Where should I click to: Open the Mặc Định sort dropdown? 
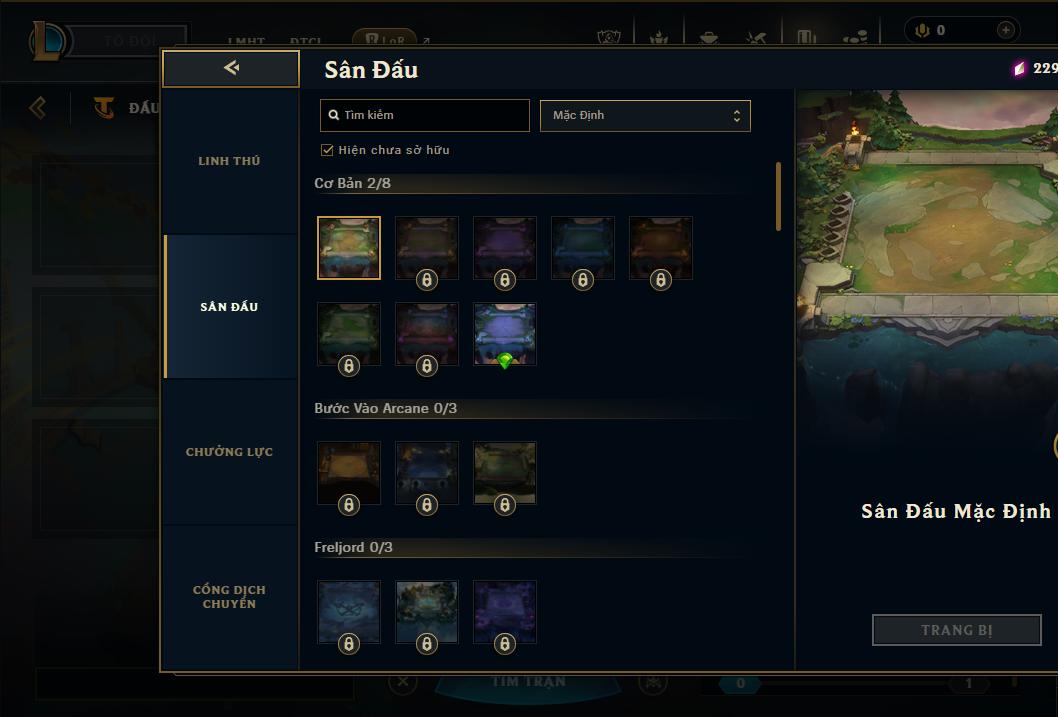tap(645, 115)
